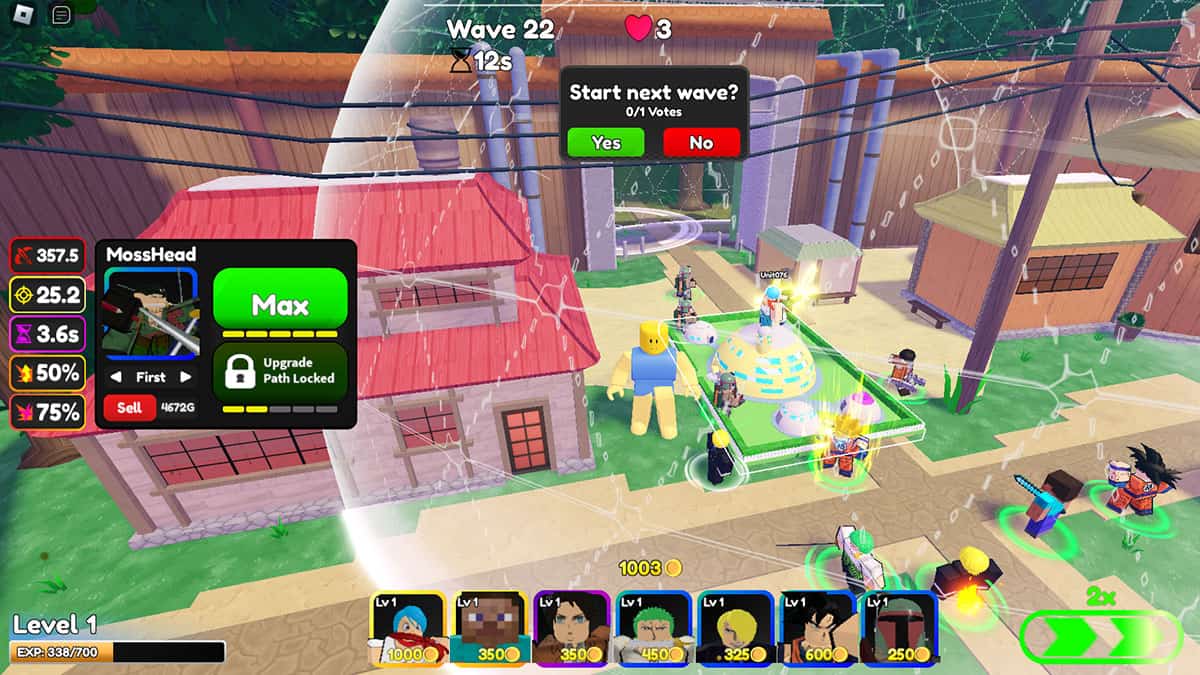Screen dimensions: 1200x675
Task: Select the blocky brown-haired unit costing 350
Action: 490,627
